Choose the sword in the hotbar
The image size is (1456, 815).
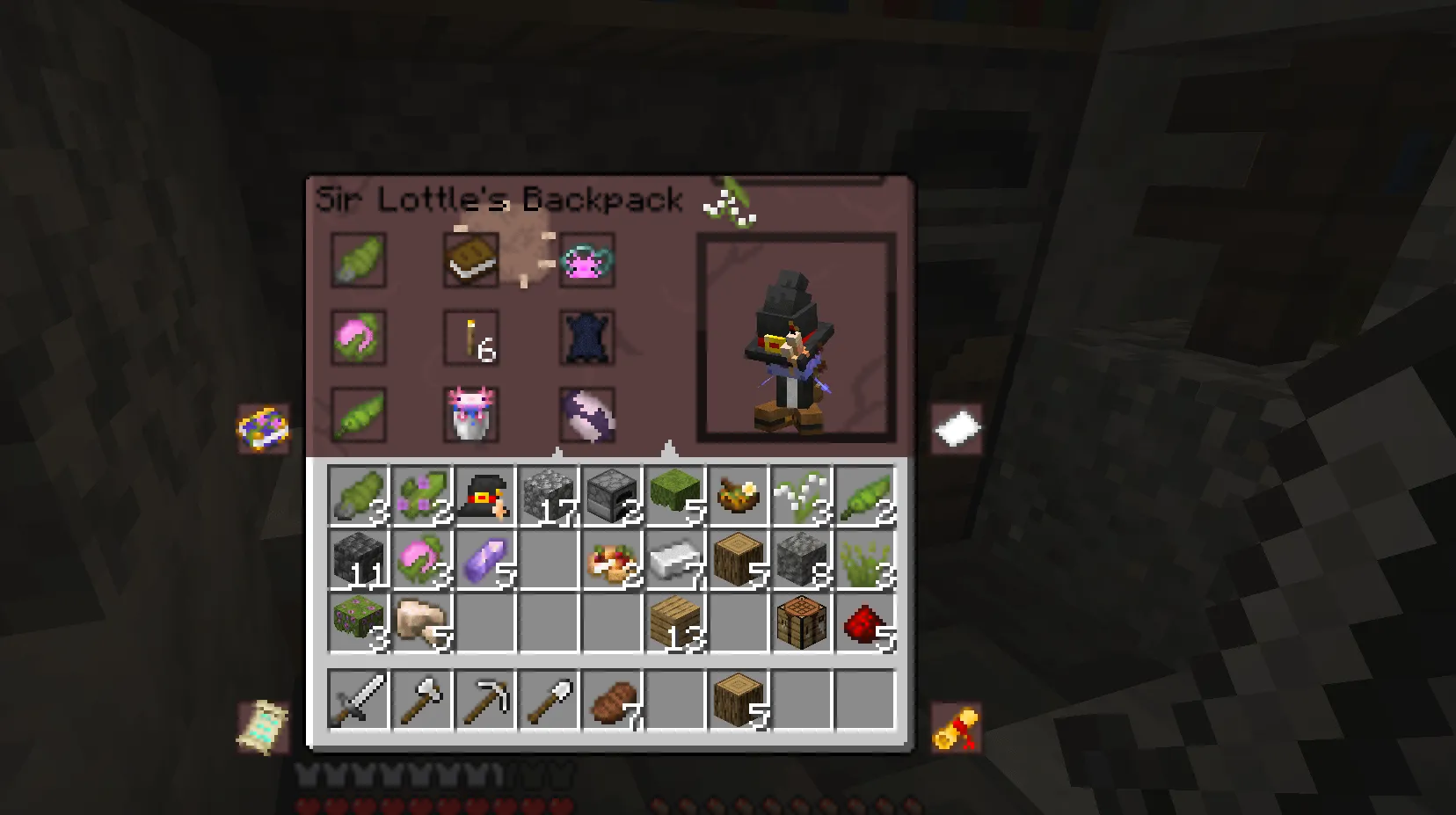point(359,701)
